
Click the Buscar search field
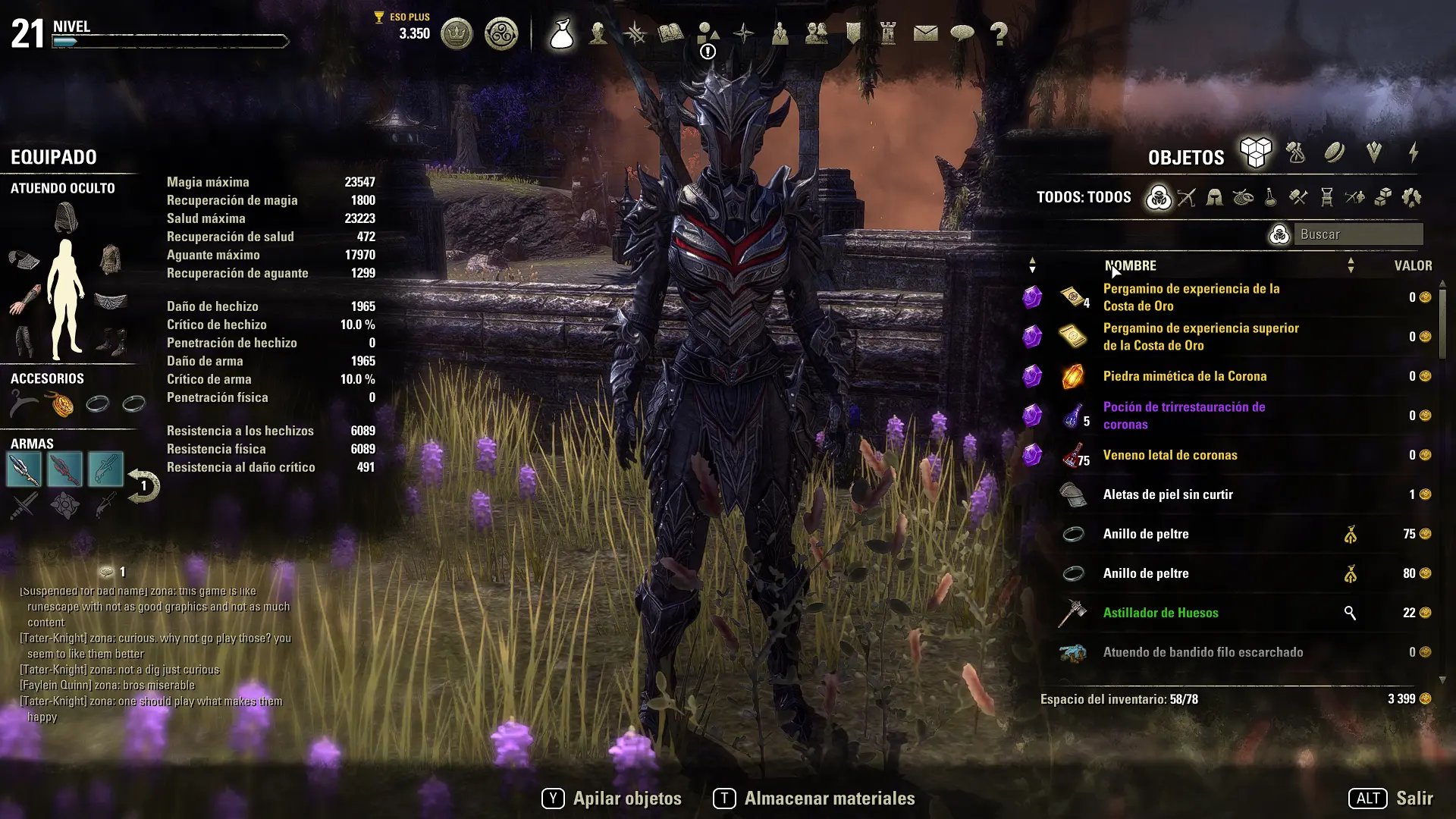[x=1357, y=234]
